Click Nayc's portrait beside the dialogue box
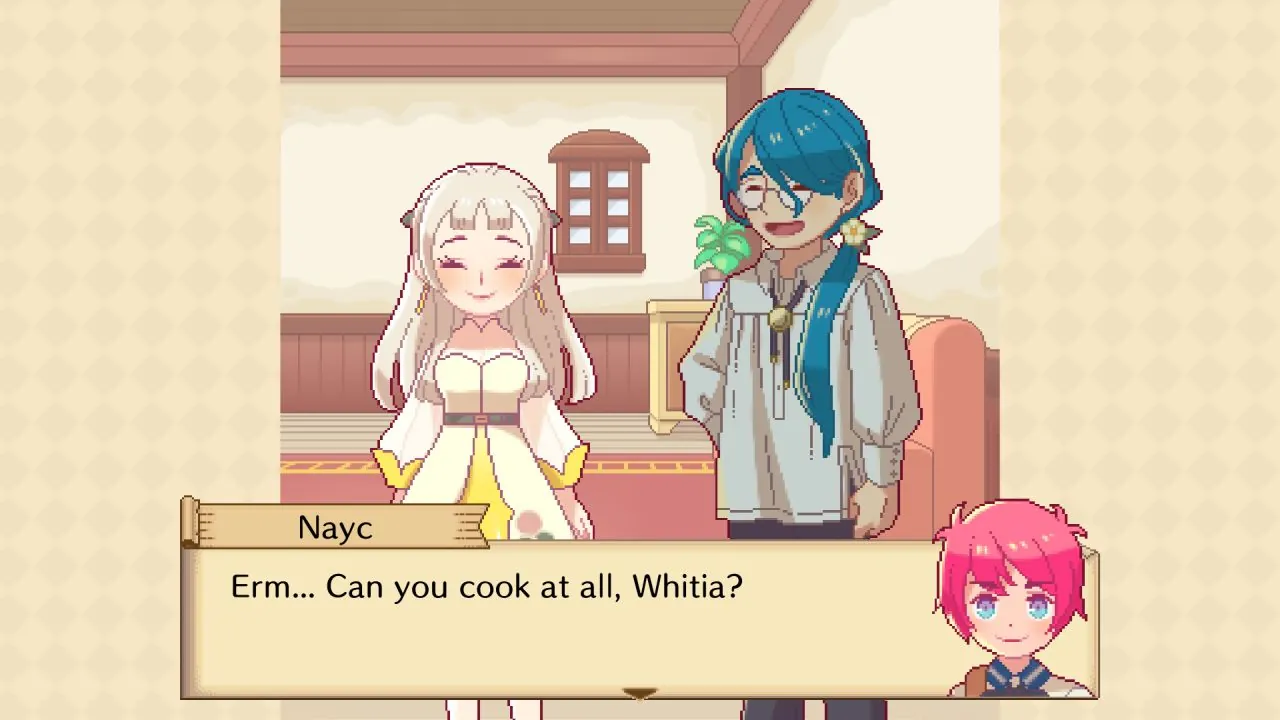The image size is (1280, 720). coord(1010,610)
